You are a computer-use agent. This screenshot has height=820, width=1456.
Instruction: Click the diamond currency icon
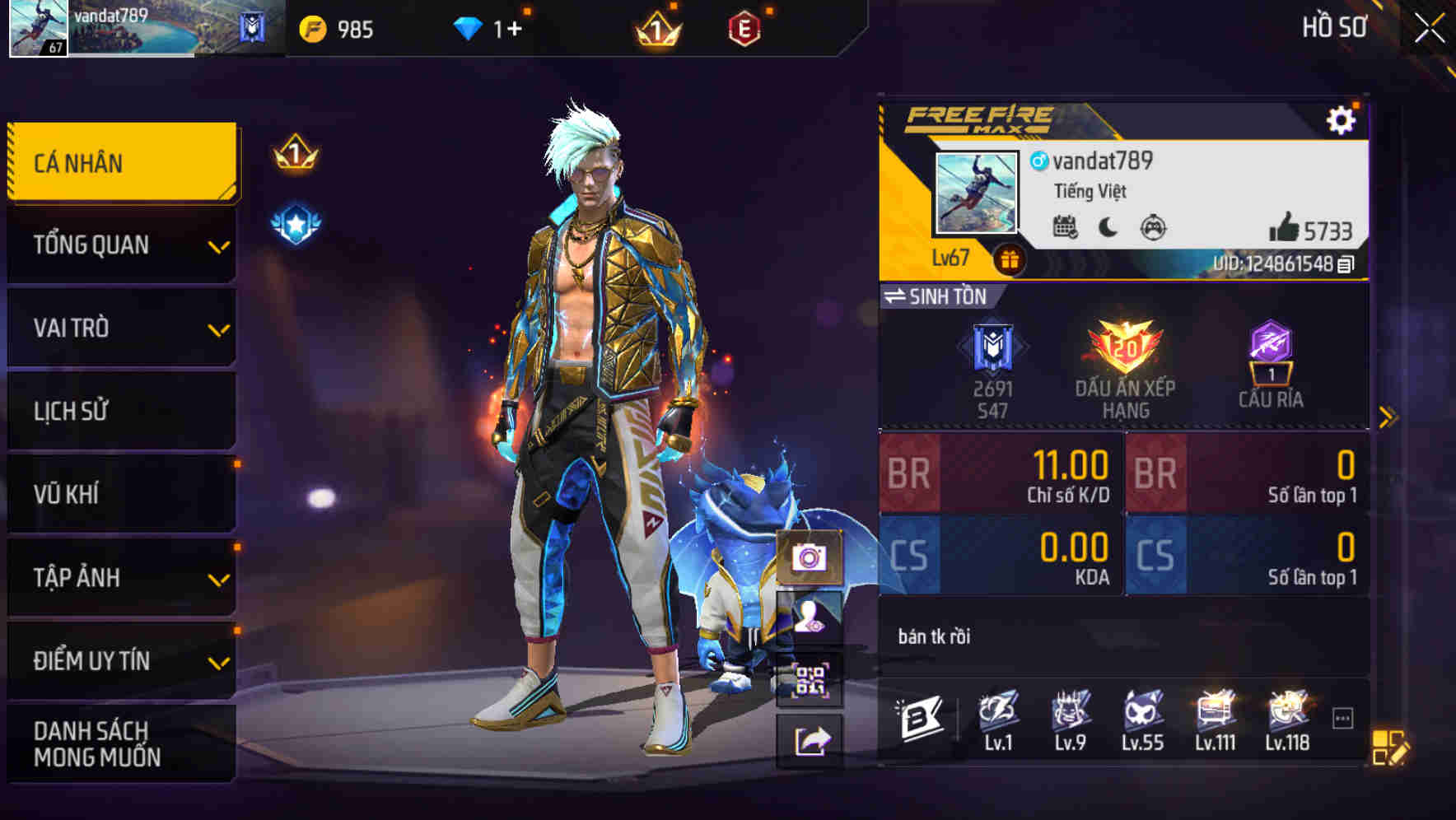pyautogui.click(x=467, y=27)
